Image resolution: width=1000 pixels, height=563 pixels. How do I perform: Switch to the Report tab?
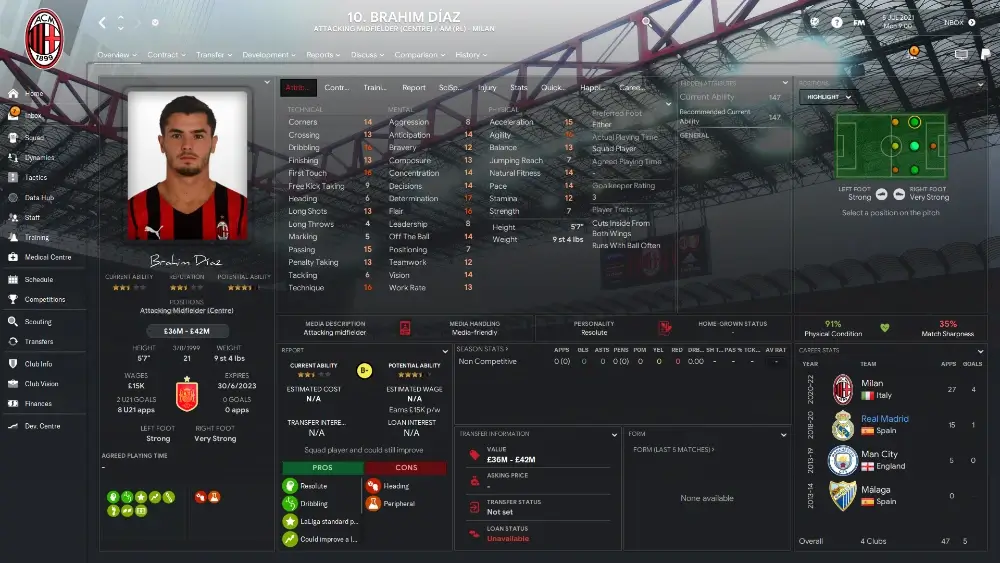click(413, 87)
